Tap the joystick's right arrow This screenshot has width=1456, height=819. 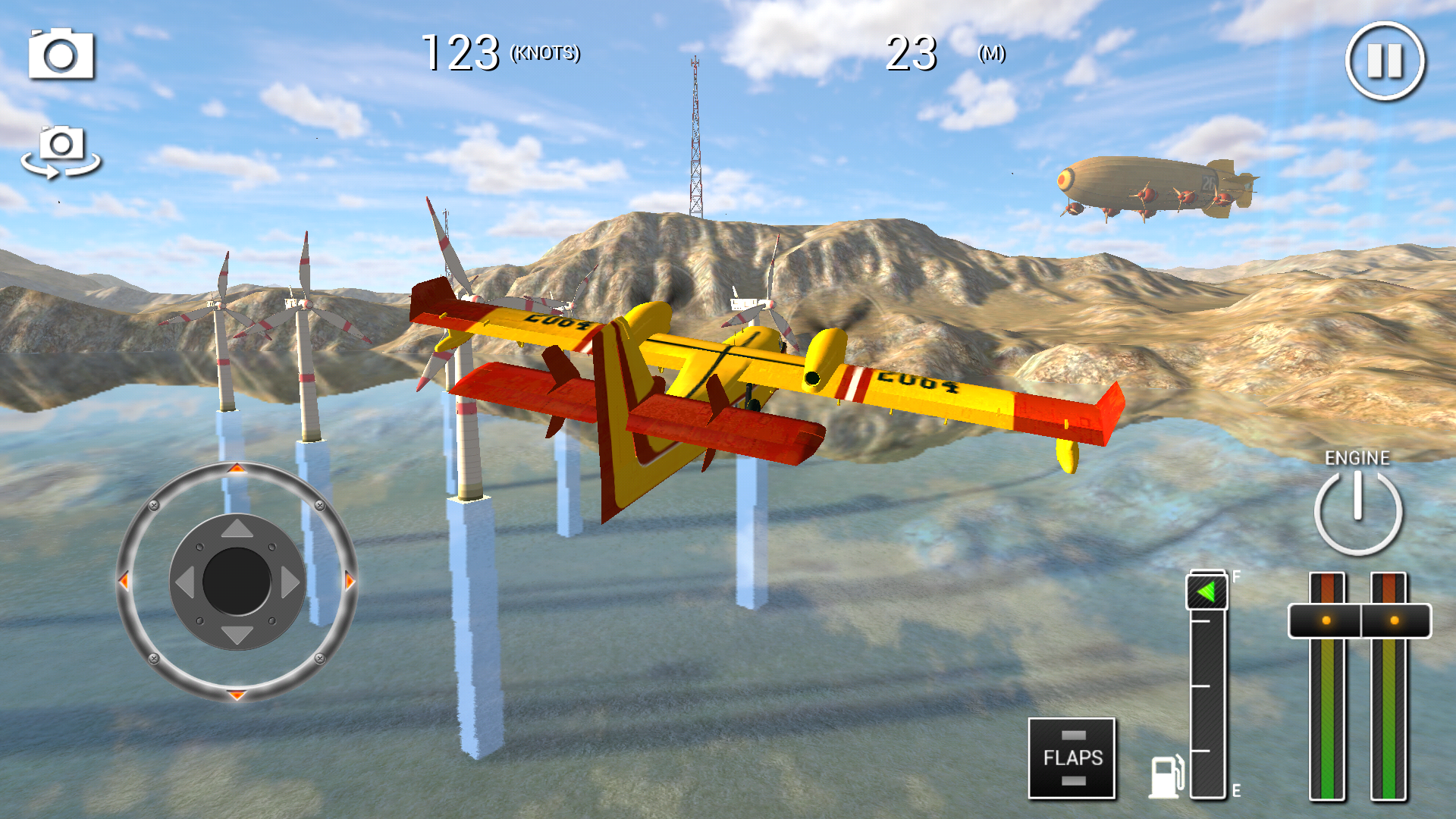click(290, 582)
